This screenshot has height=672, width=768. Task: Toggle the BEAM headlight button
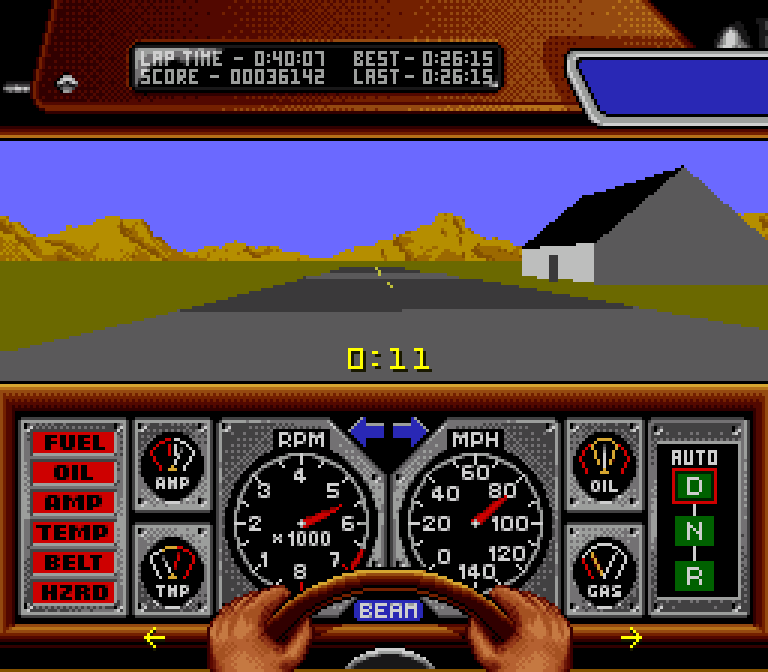388,610
